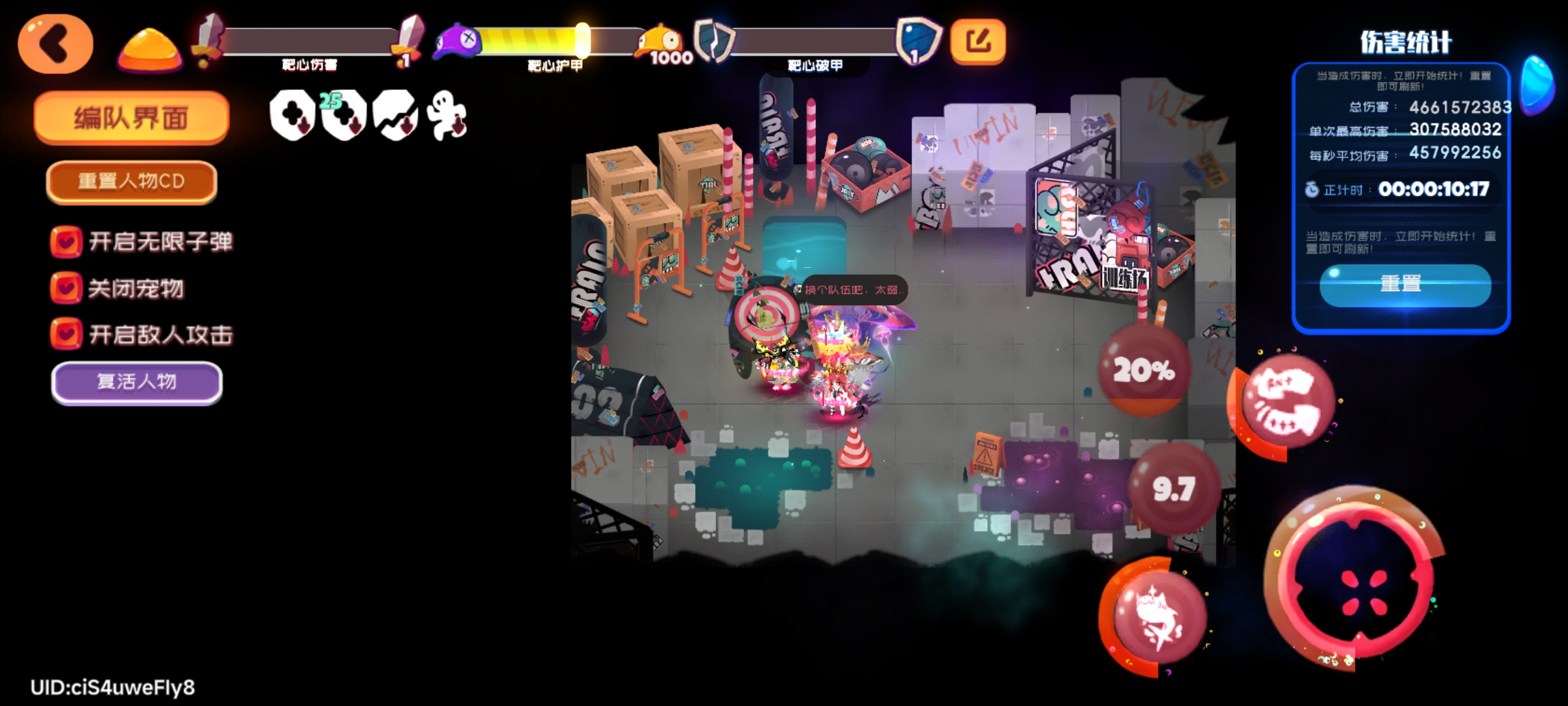Toggle the 开启敌人攻击 checkbox
The width and height of the screenshot is (1568, 706).
click(x=66, y=334)
